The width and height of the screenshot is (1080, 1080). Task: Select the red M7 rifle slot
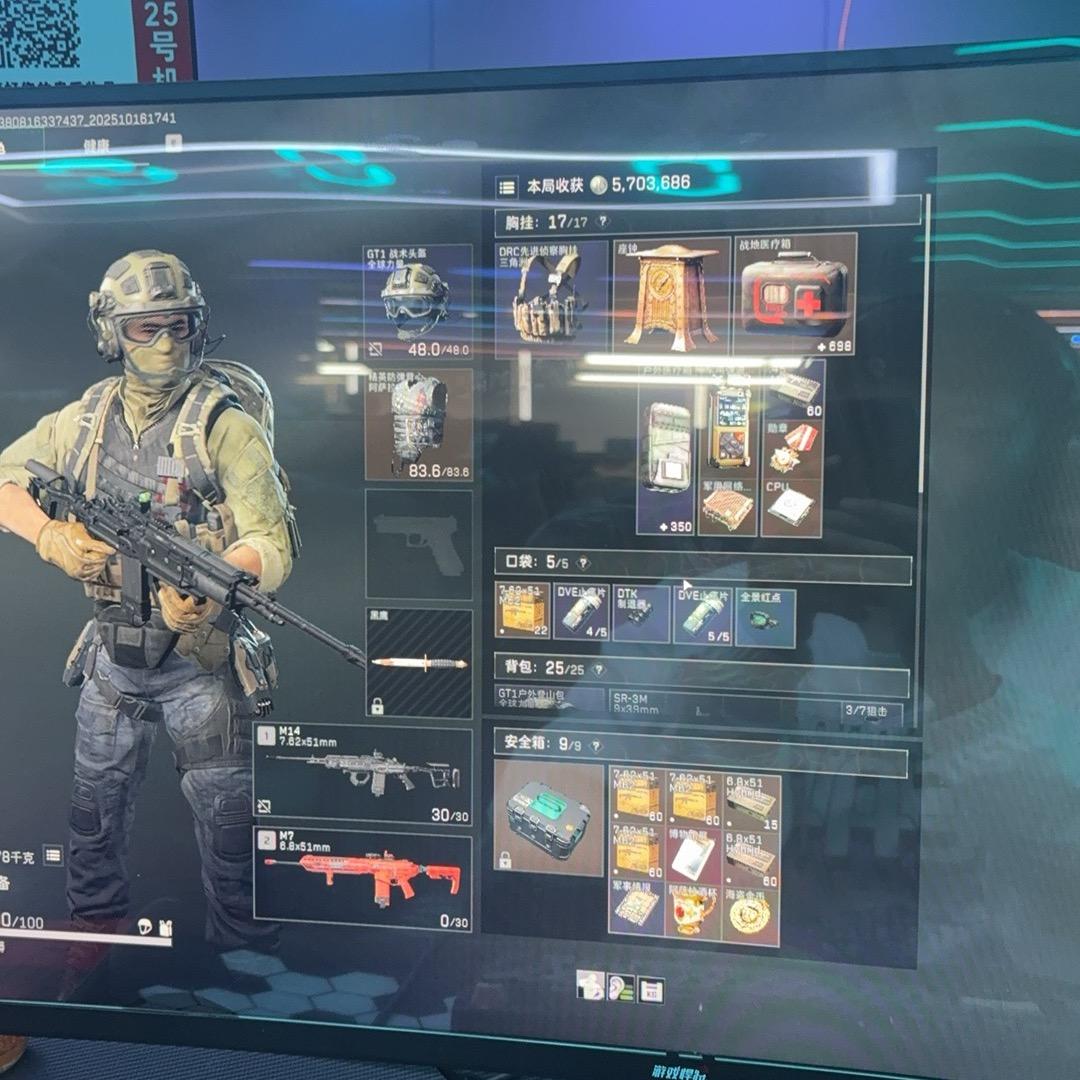362,878
